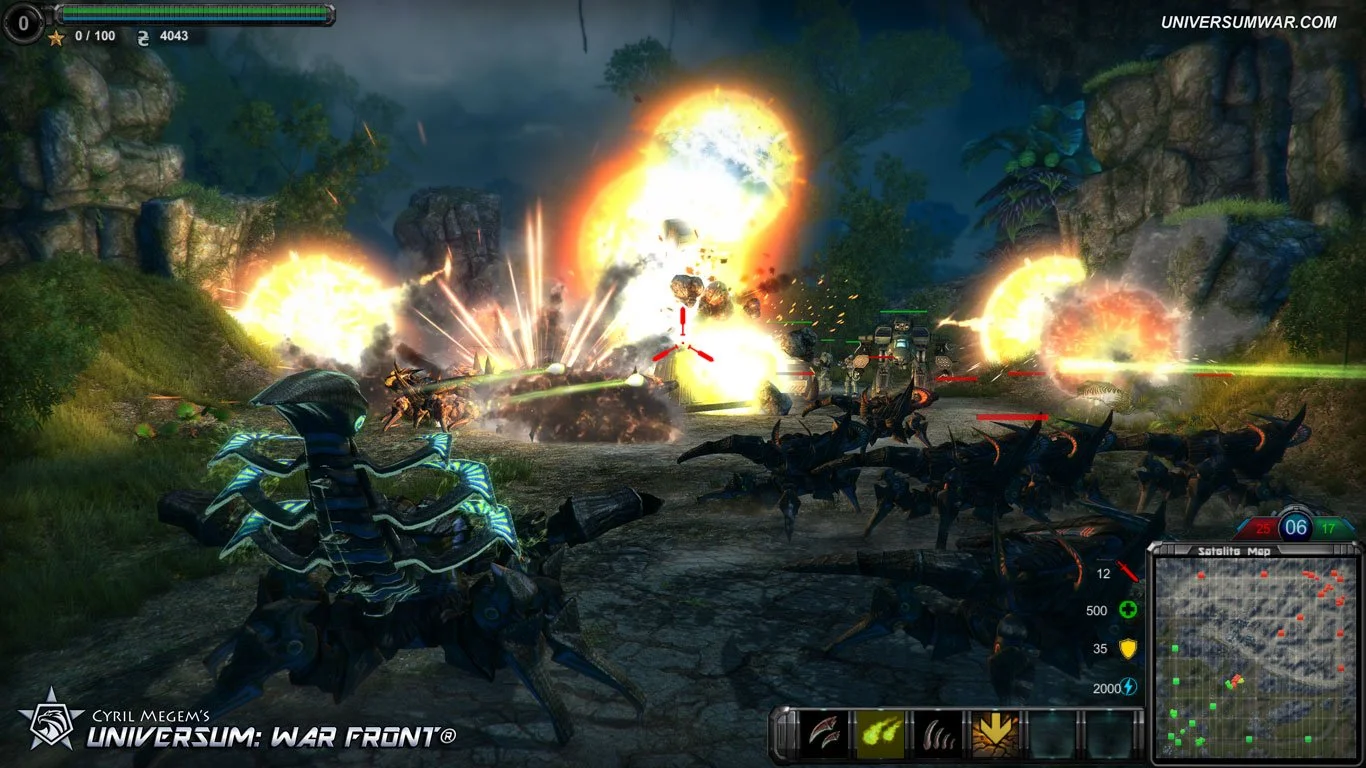
Task: Select the claw strike ability
Action: point(823,730)
